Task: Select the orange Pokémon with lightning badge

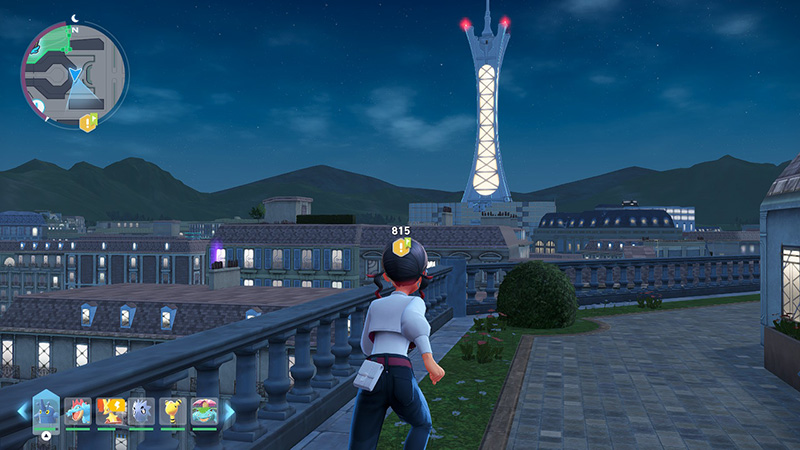Action: [110, 410]
